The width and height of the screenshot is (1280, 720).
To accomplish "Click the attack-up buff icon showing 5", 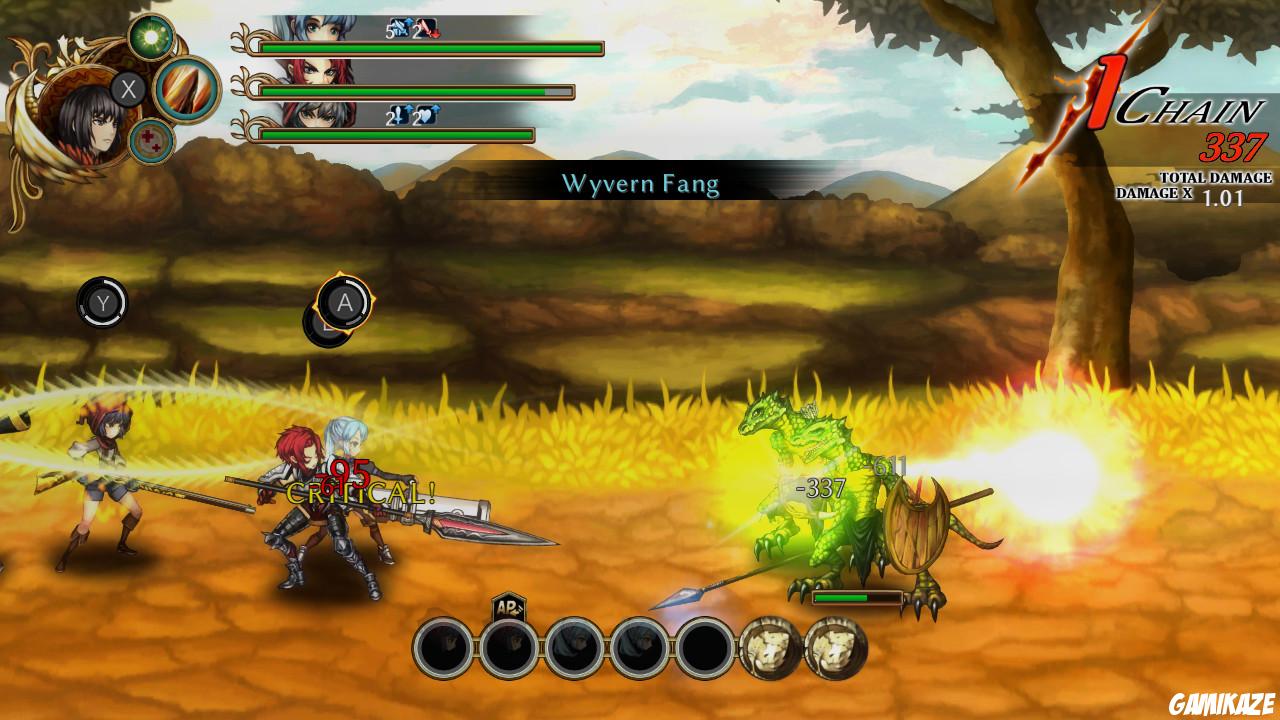I will (x=400, y=28).
